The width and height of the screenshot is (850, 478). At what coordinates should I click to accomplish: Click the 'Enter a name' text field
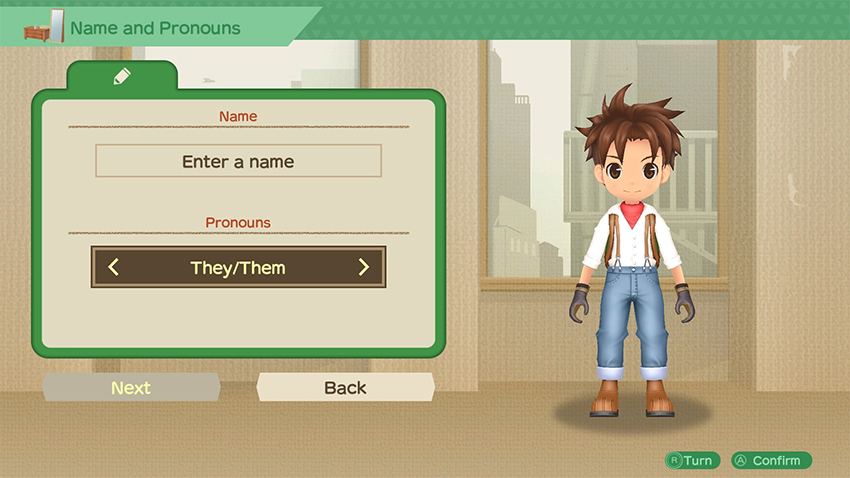coord(238,161)
